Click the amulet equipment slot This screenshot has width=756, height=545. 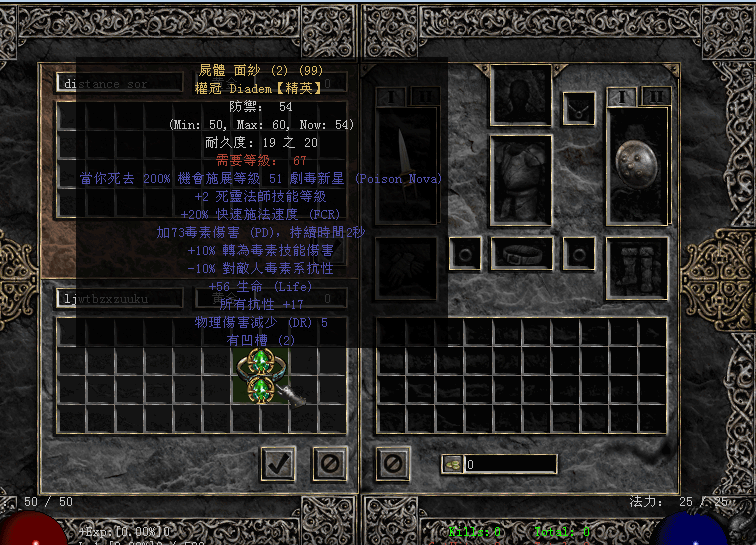click(579, 108)
